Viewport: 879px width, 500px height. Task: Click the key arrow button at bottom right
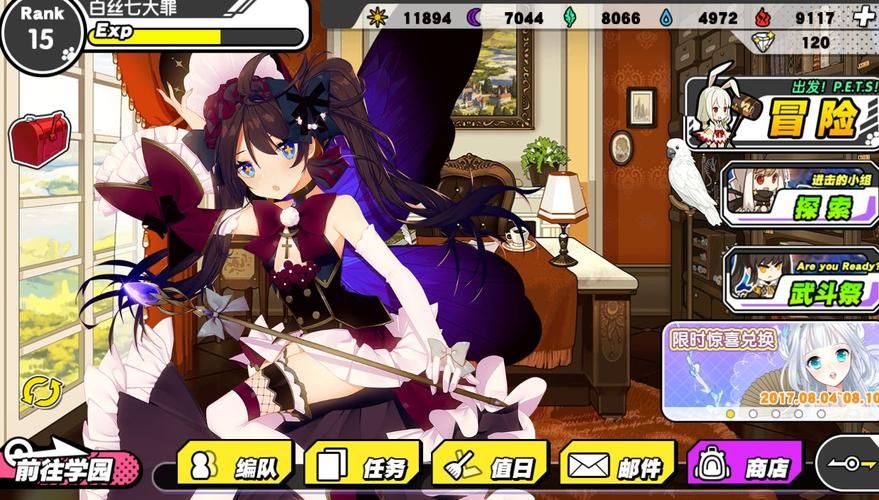click(x=848, y=464)
